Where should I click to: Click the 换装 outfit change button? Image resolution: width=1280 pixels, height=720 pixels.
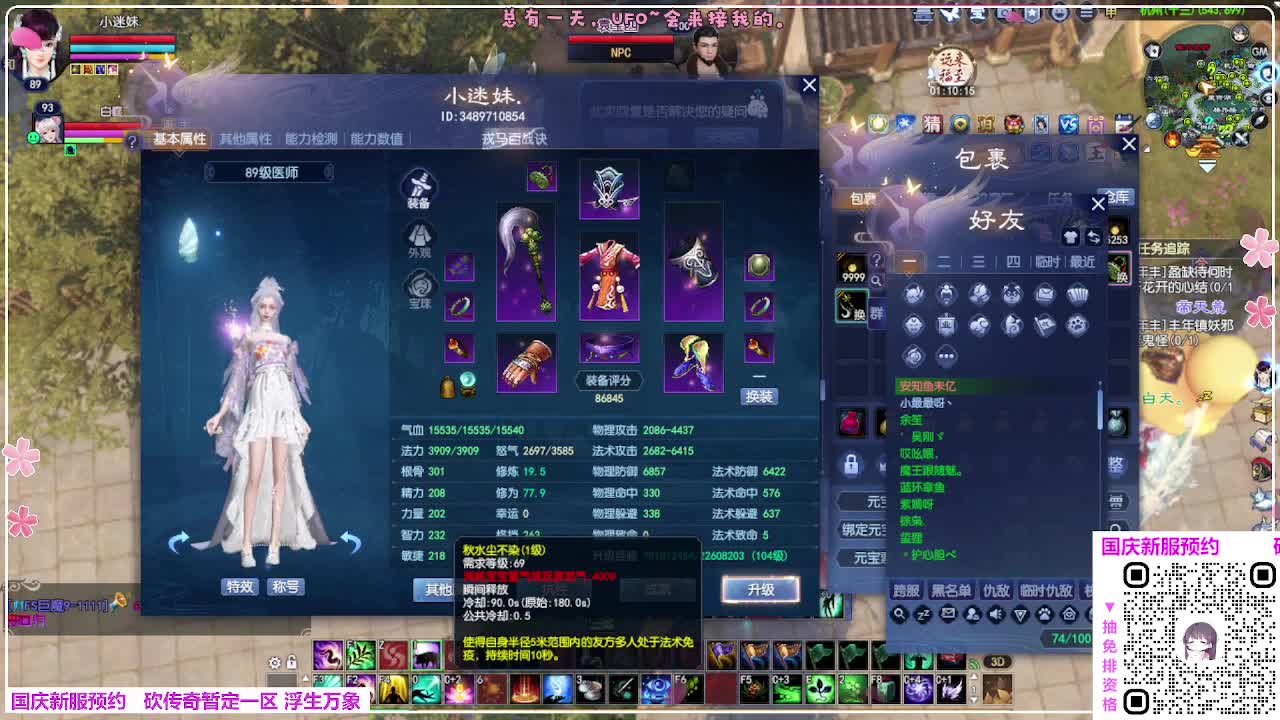coord(760,395)
